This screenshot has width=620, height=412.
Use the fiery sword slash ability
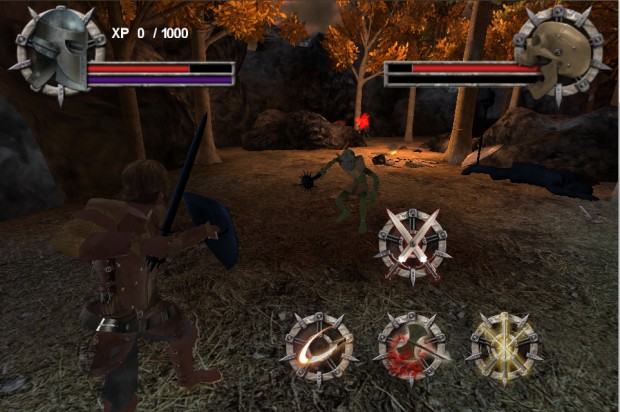pyautogui.click(x=320, y=351)
